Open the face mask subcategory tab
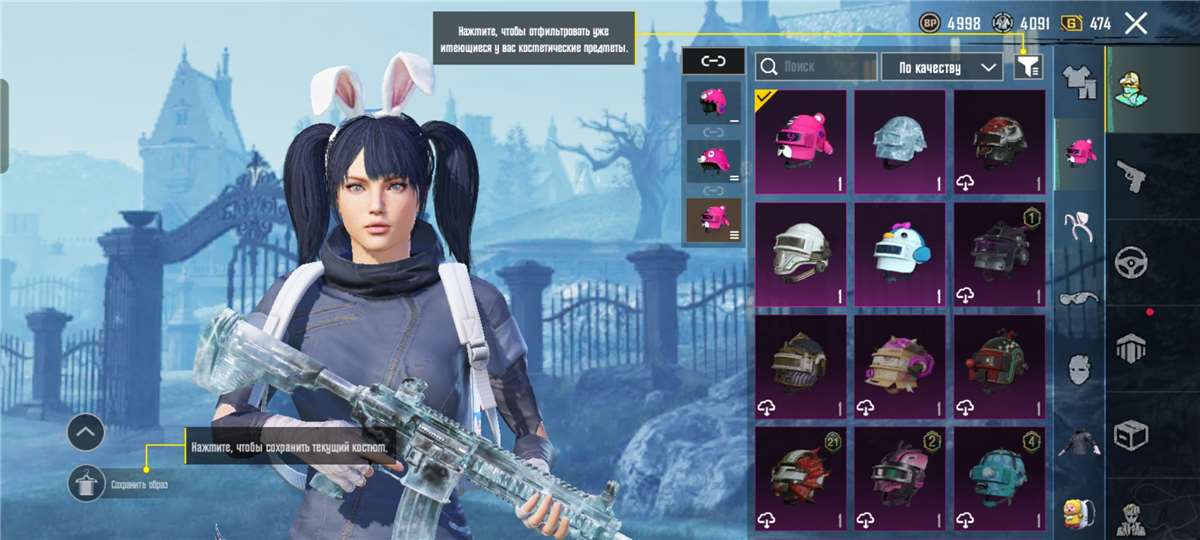Viewport: 1200px width, 540px height. click(1079, 369)
